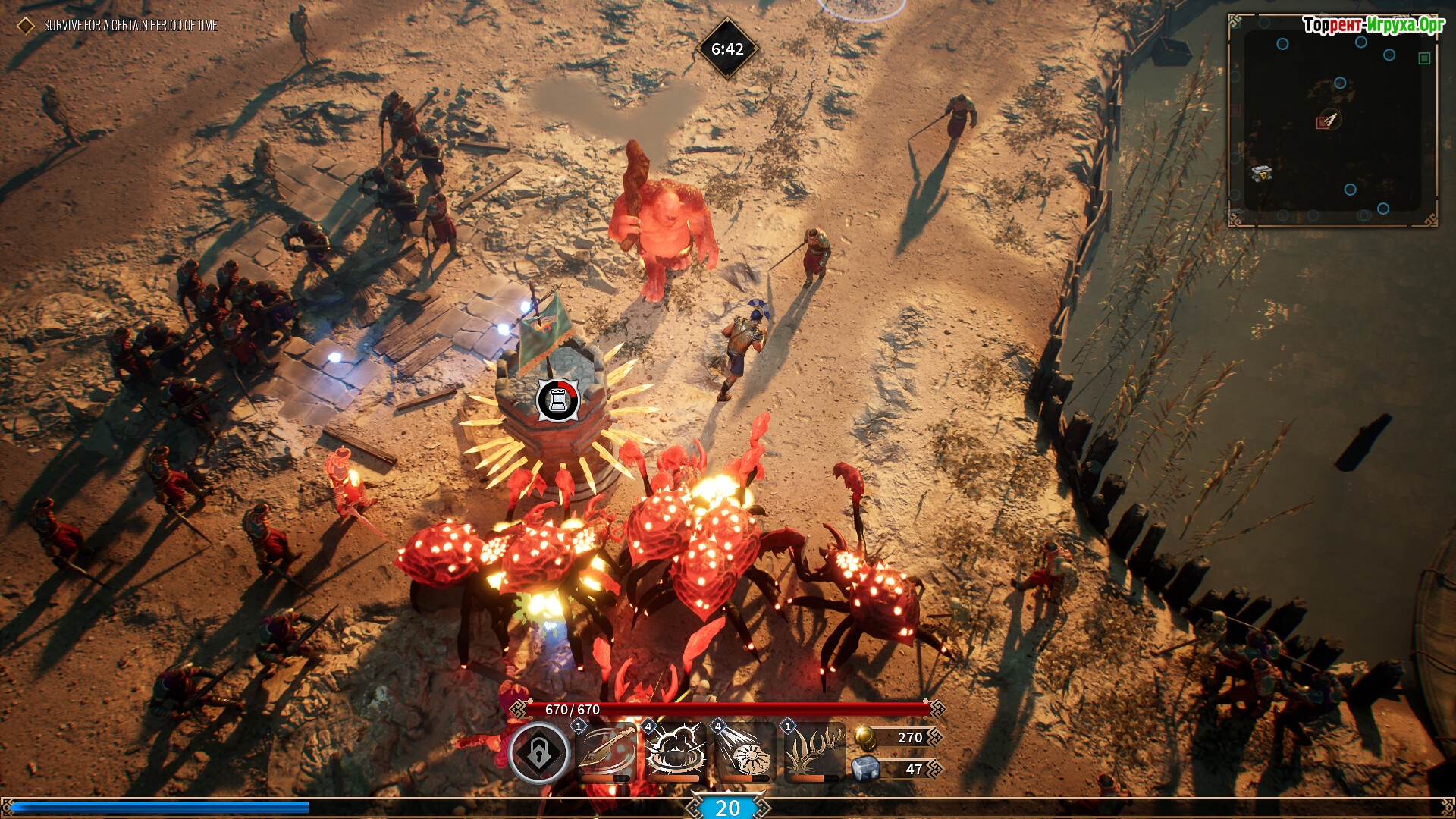Screen dimensions: 1456x819
Task: Select the treasure chest marker on minimap
Action: [1261, 173]
